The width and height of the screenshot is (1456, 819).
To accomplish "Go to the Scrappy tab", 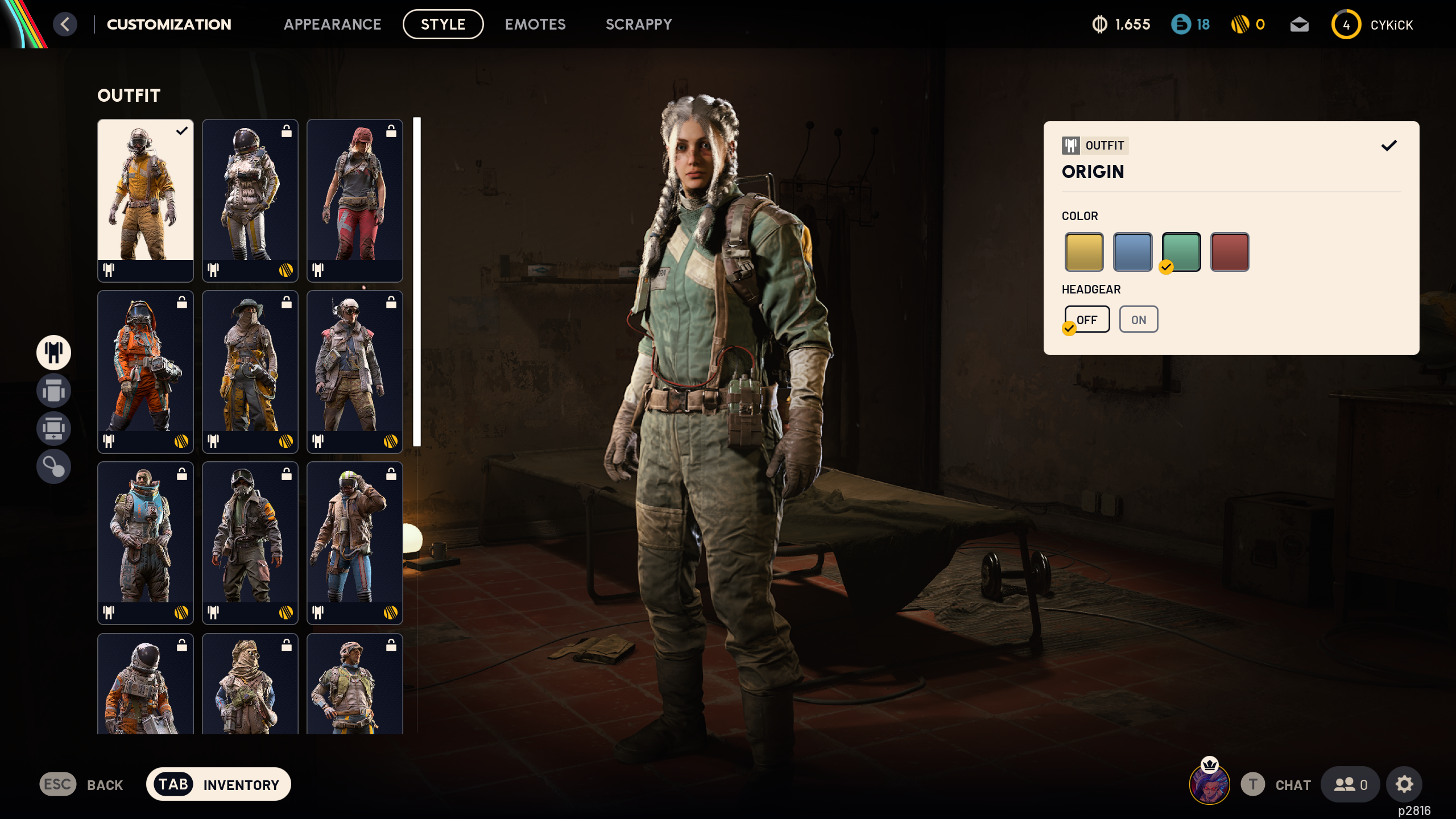I will 639,24.
